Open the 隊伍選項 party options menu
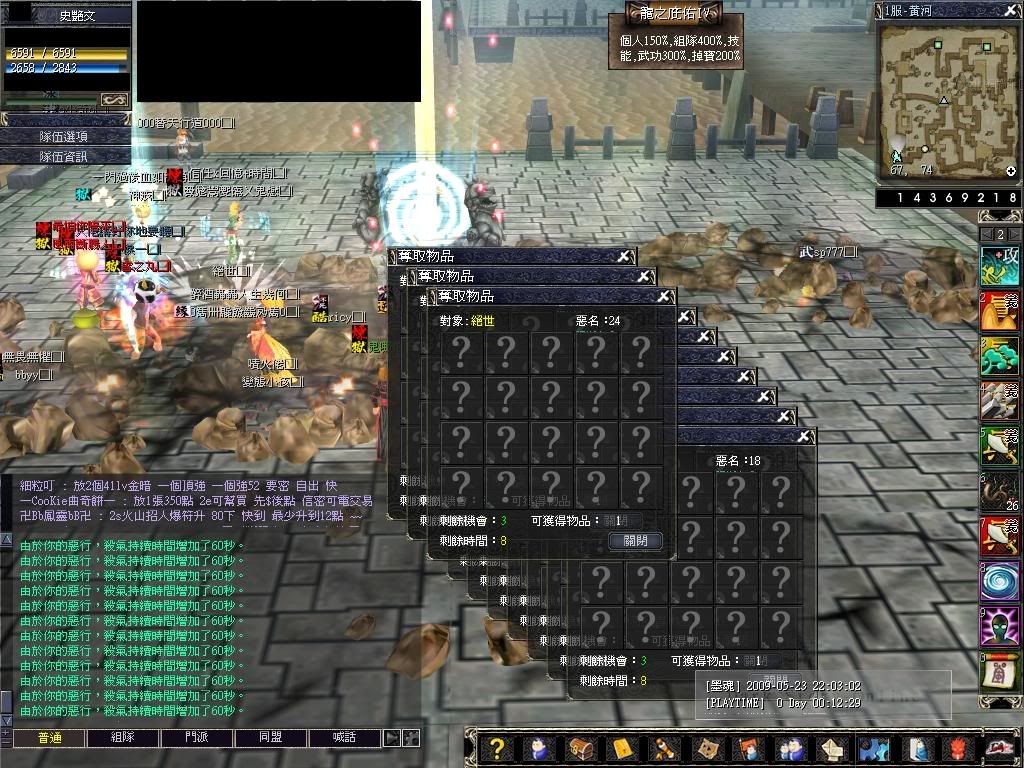This screenshot has height=768, width=1024. pyautogui.click(x=65, y=137)
